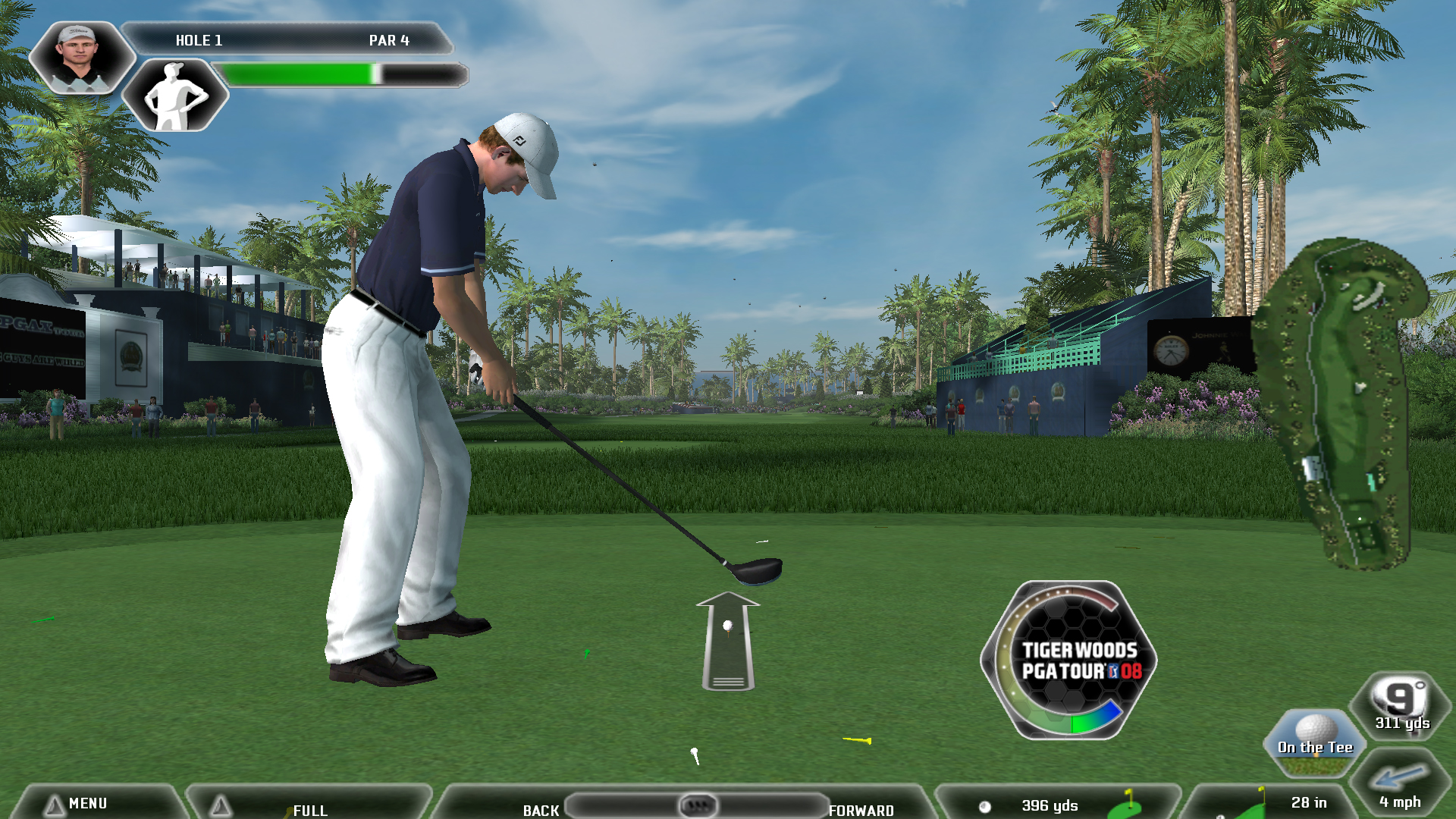Click the aim arrow marker at the ball
This screenshot has width=1456, height=819.
coord(728,641)
